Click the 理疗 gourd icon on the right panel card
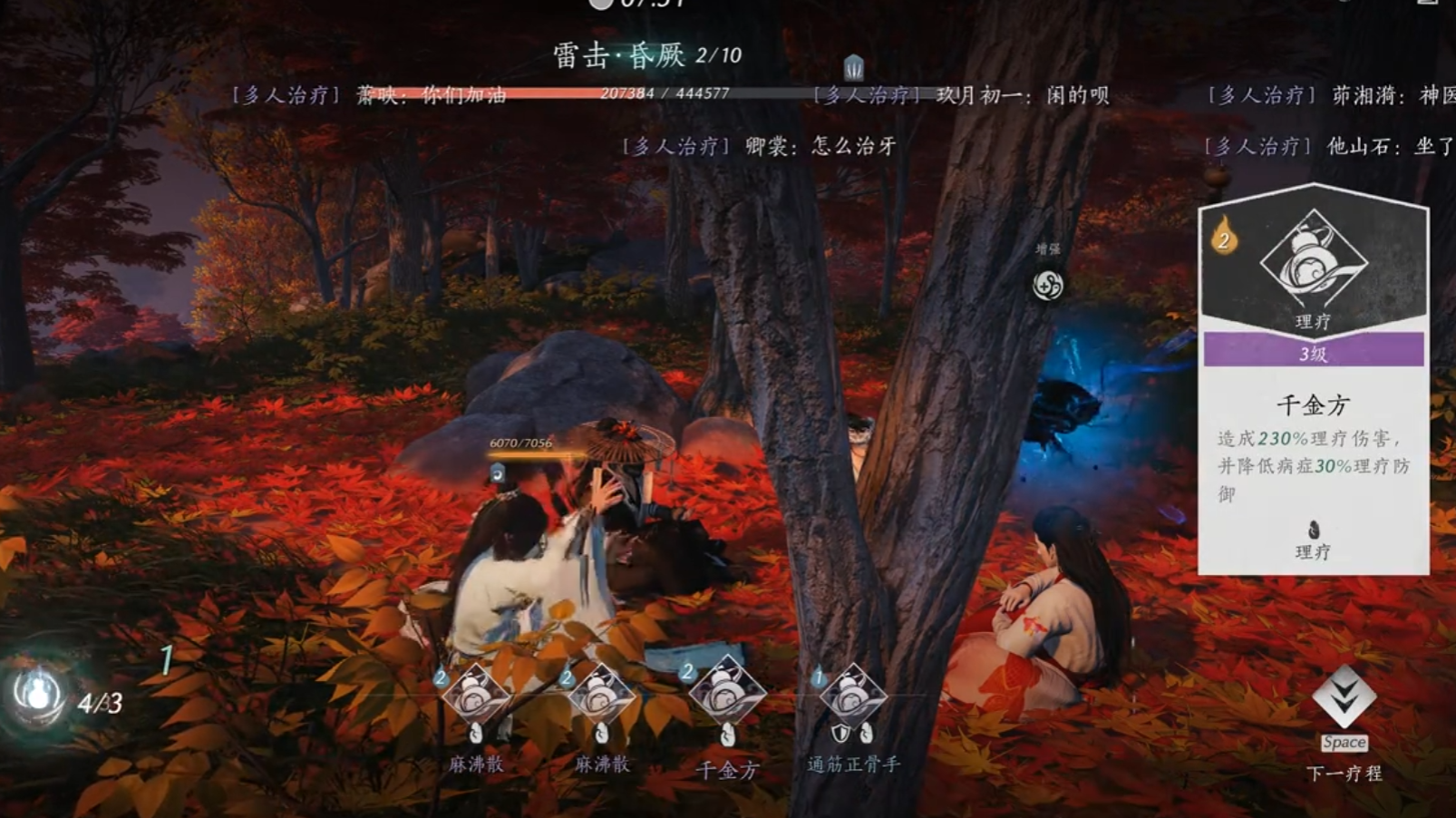The width and height of the screenshot is (1456, 818). pyautogui.click(x=1314, y=269)
